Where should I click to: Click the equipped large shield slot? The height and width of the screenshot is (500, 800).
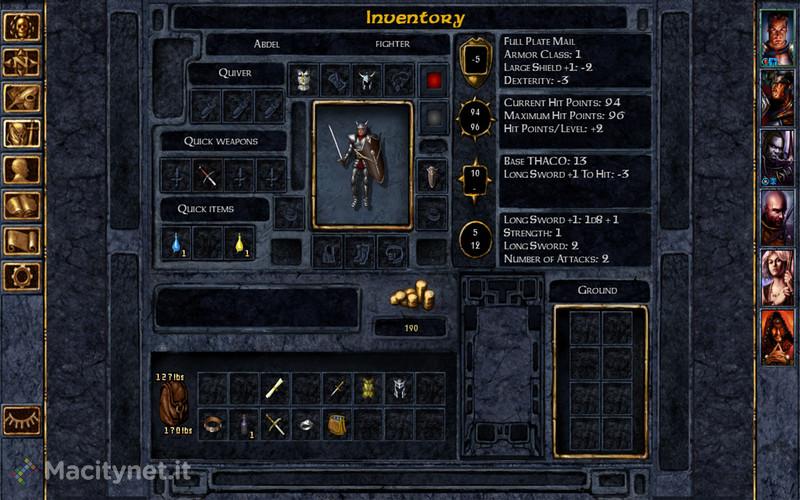[431, 176]
